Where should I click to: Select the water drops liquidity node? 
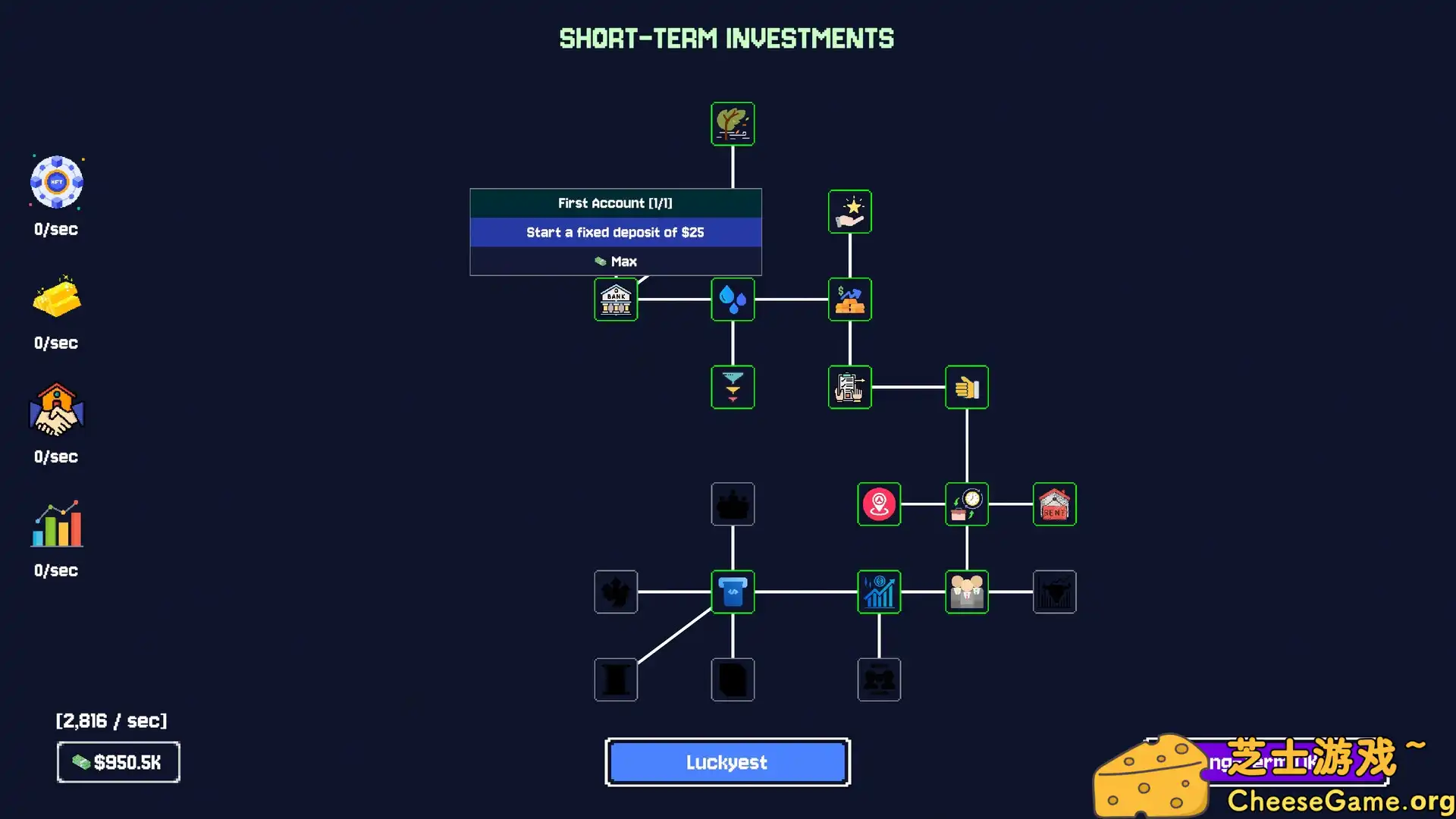click(x=733, y=300)
